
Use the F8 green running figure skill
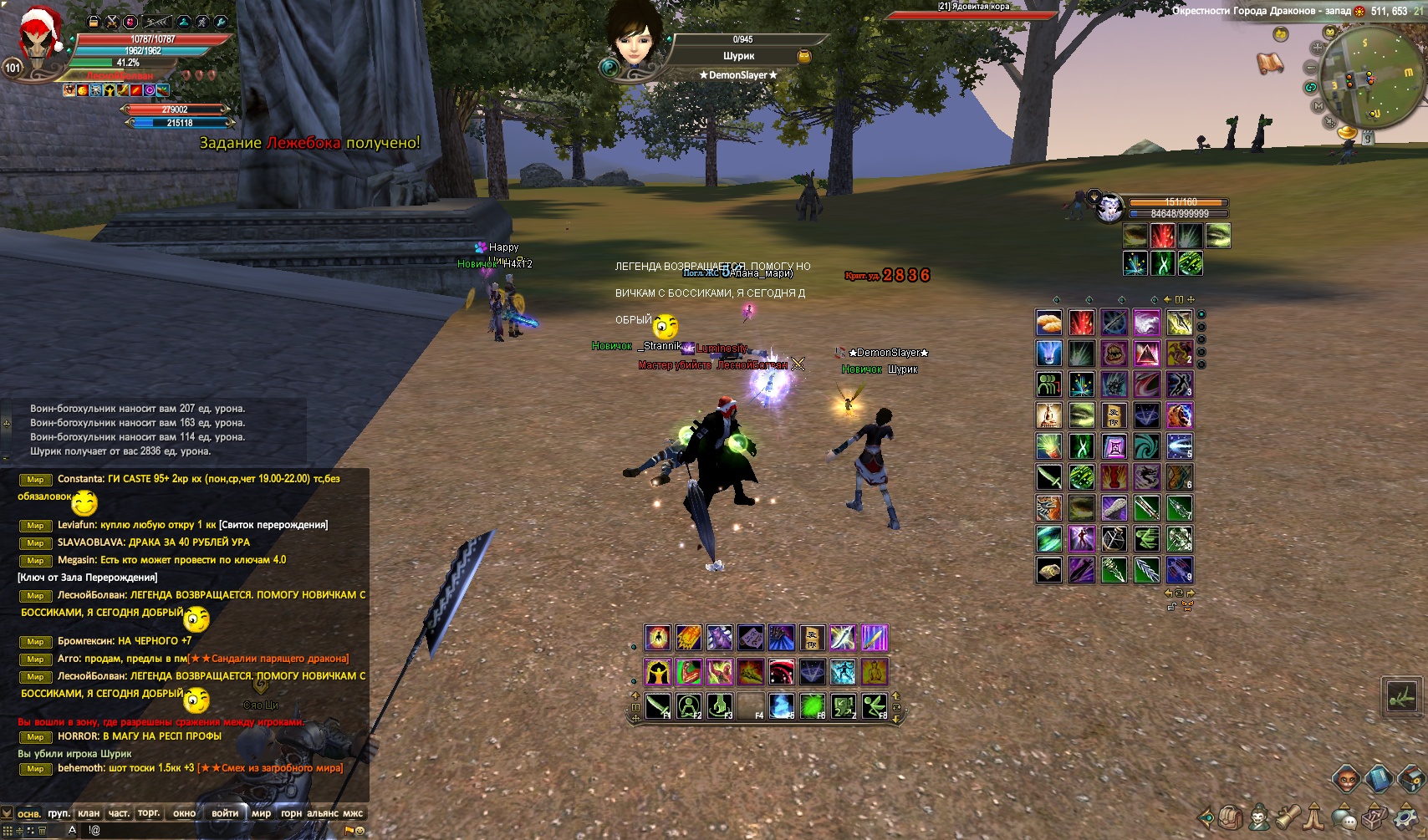coord(875,707)
